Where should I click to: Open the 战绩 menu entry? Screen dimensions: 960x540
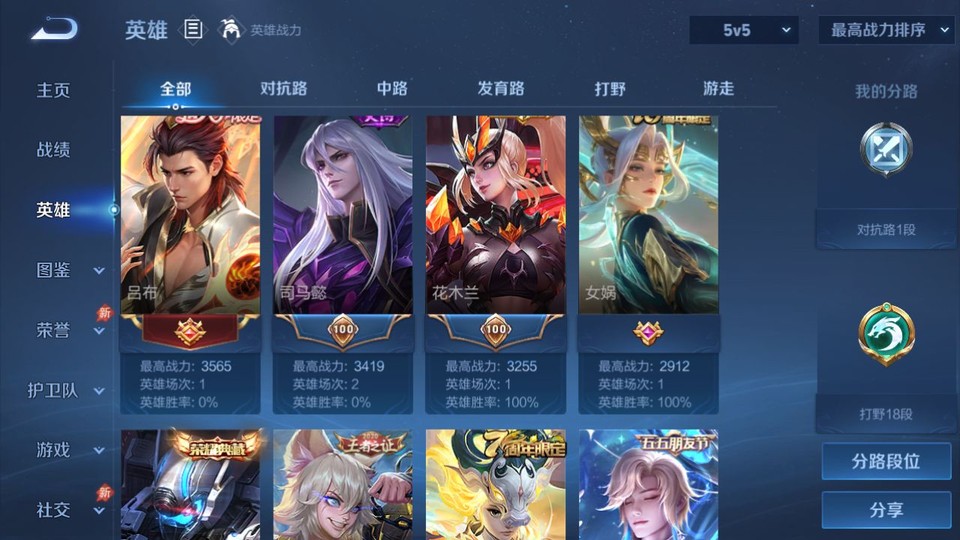[x=54, y=150]
